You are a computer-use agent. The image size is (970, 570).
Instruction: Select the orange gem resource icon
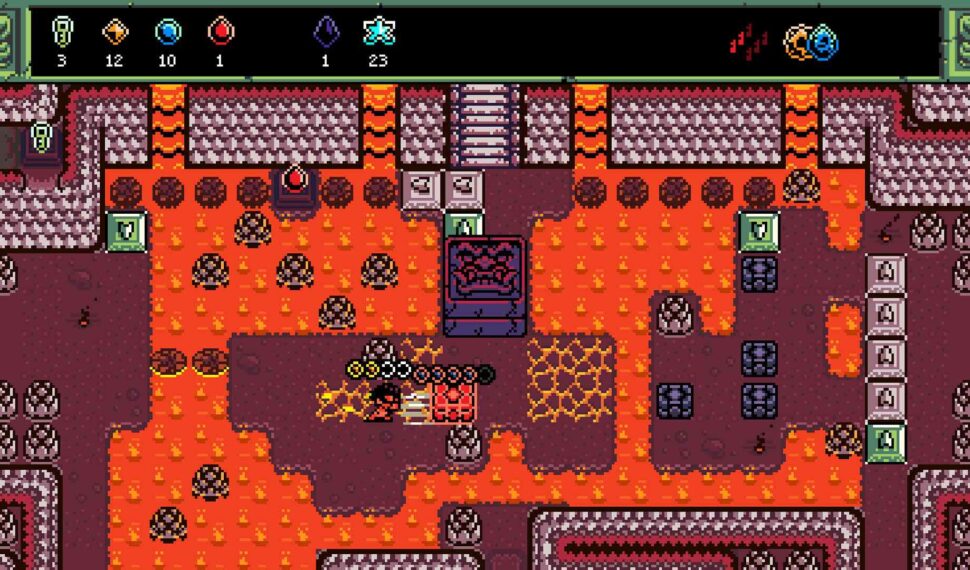116,32
